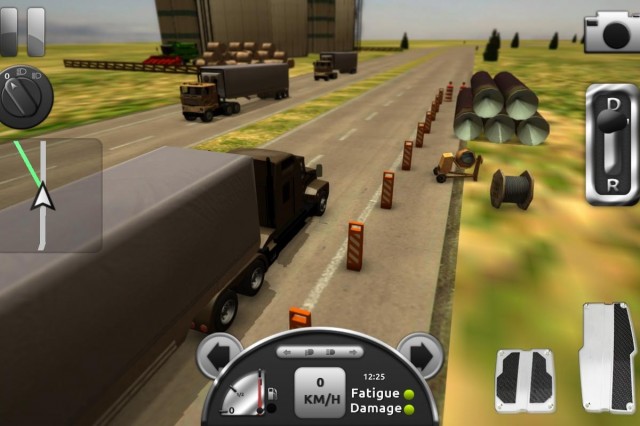Turn the headlight knob switch
The width and height of the screenshot is (640, 426).
tap(24, 96)
